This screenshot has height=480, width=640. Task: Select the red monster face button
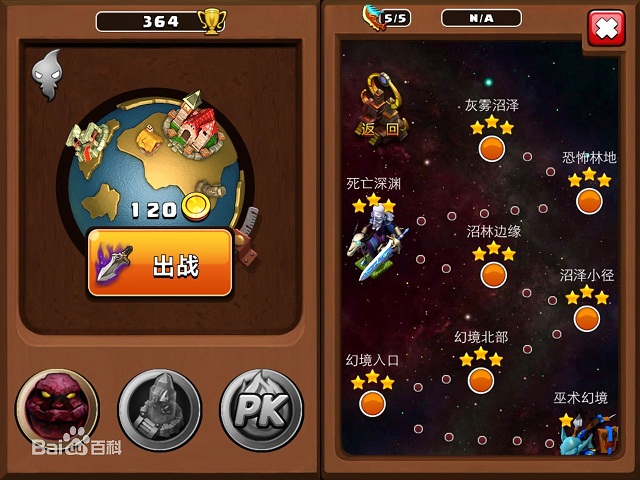coord(57,410)
